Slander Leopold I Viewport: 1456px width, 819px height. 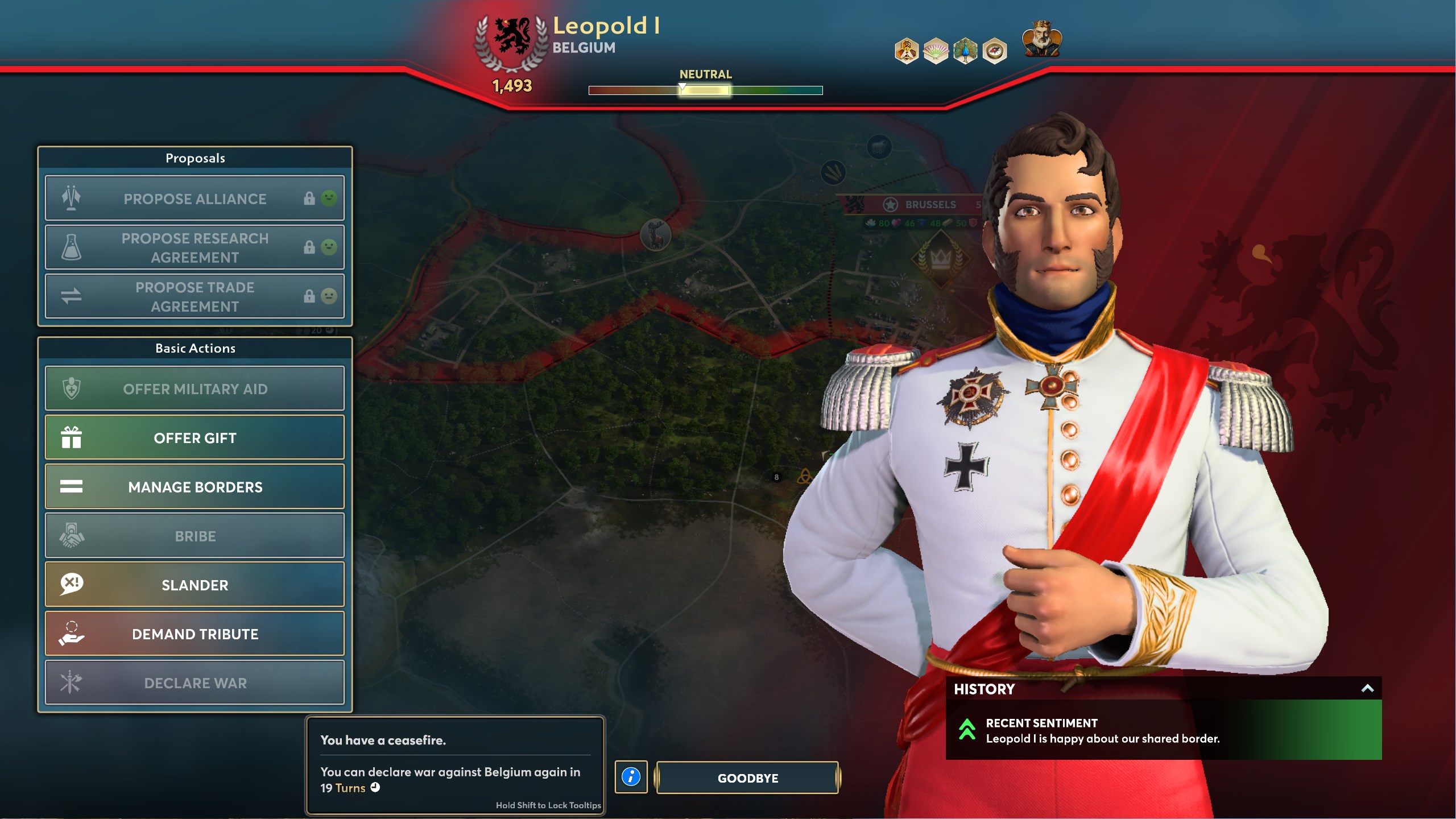point(195,585)
